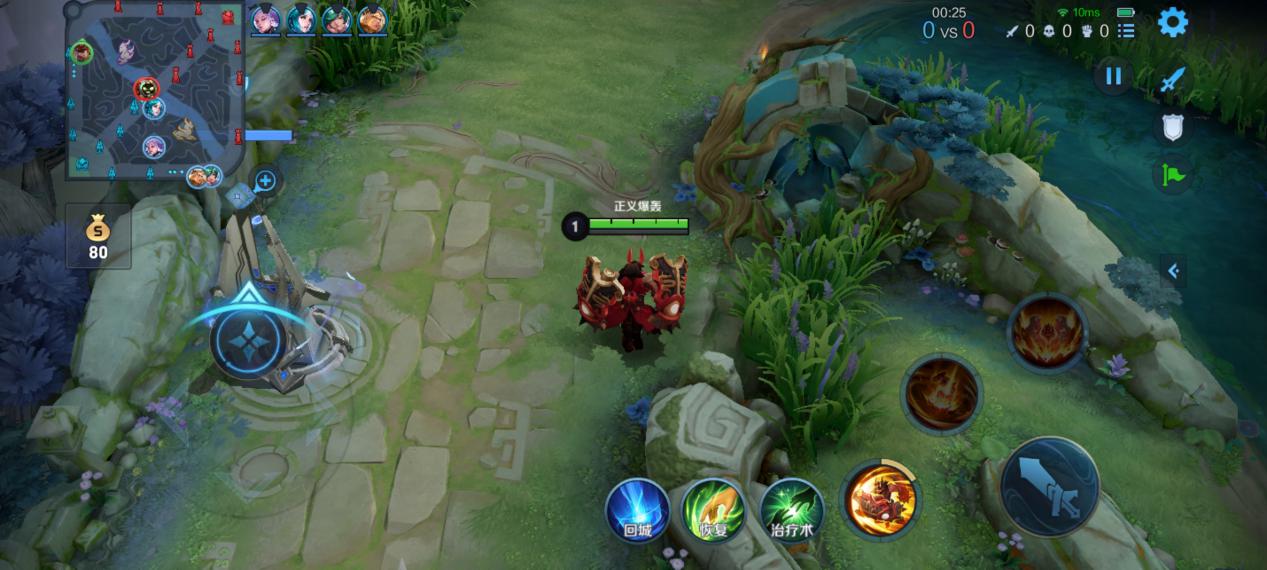Use the 恢复 restore ability
This screenshot has width=1267, height=570.
tap(713, 510)
